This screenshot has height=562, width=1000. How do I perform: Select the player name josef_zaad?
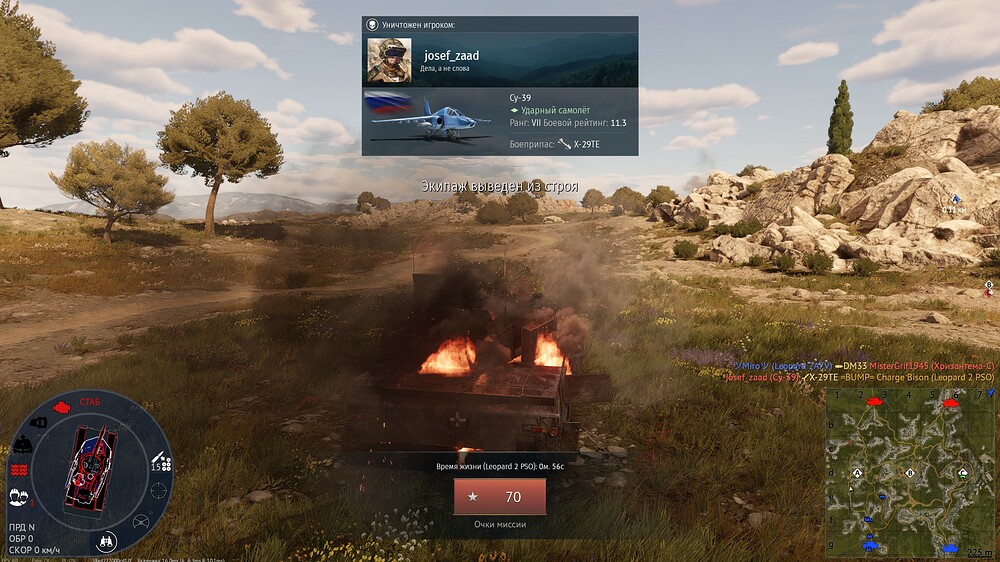[451, 56]
